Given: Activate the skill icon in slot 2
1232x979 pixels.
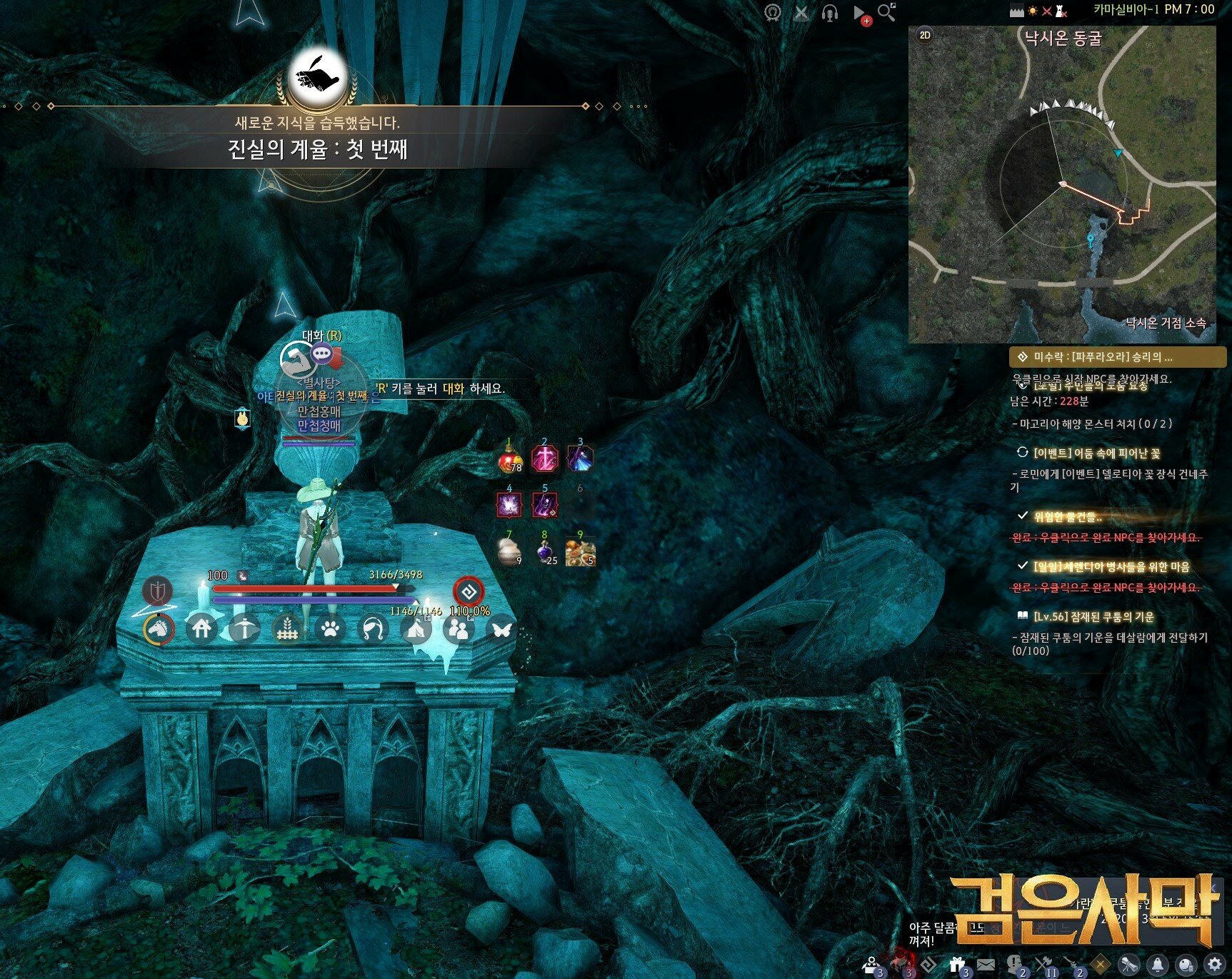Looking at the screenshot, I should click(545, 458).
